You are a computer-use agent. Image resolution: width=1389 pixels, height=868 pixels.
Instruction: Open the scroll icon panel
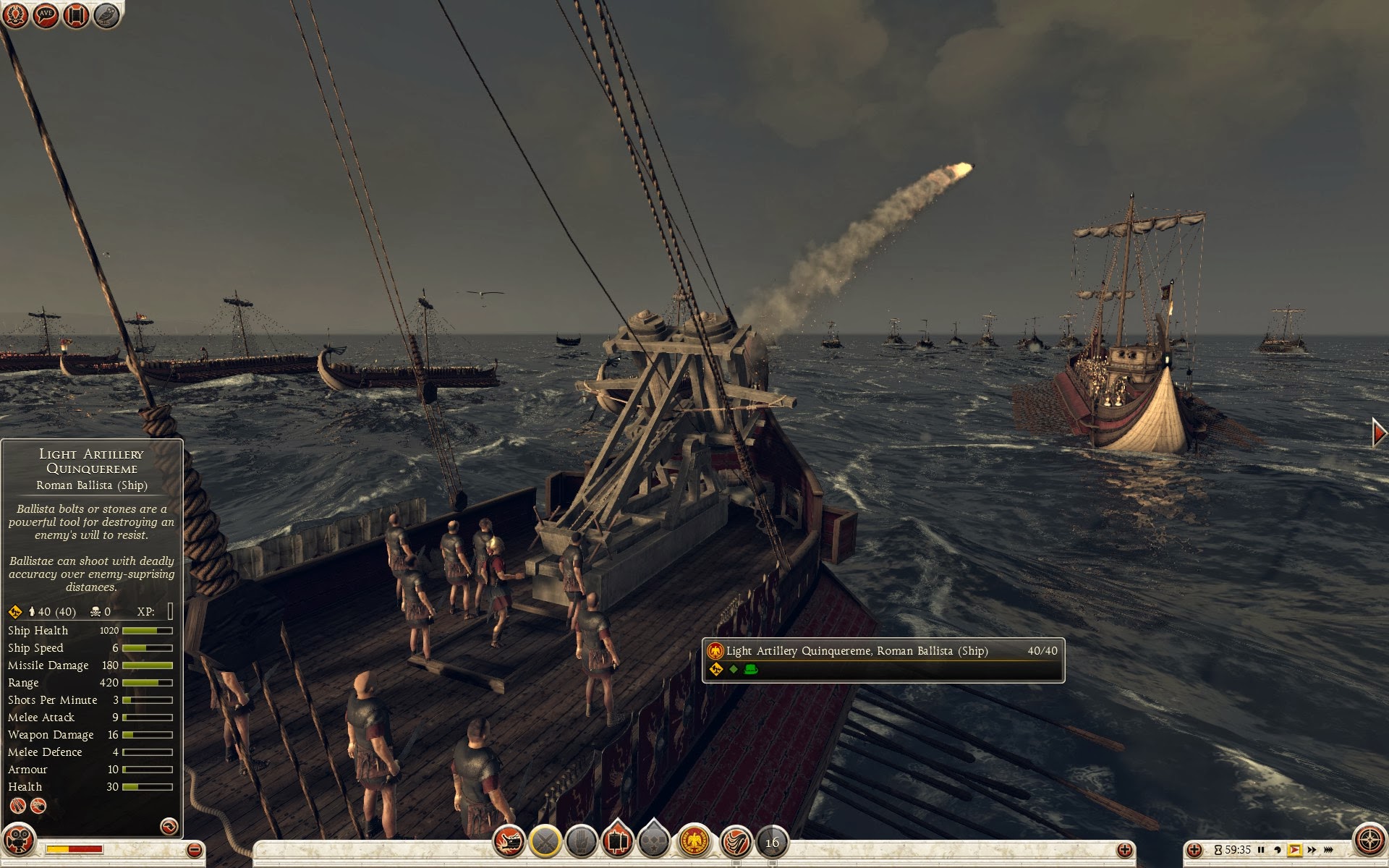pos(76,14)
